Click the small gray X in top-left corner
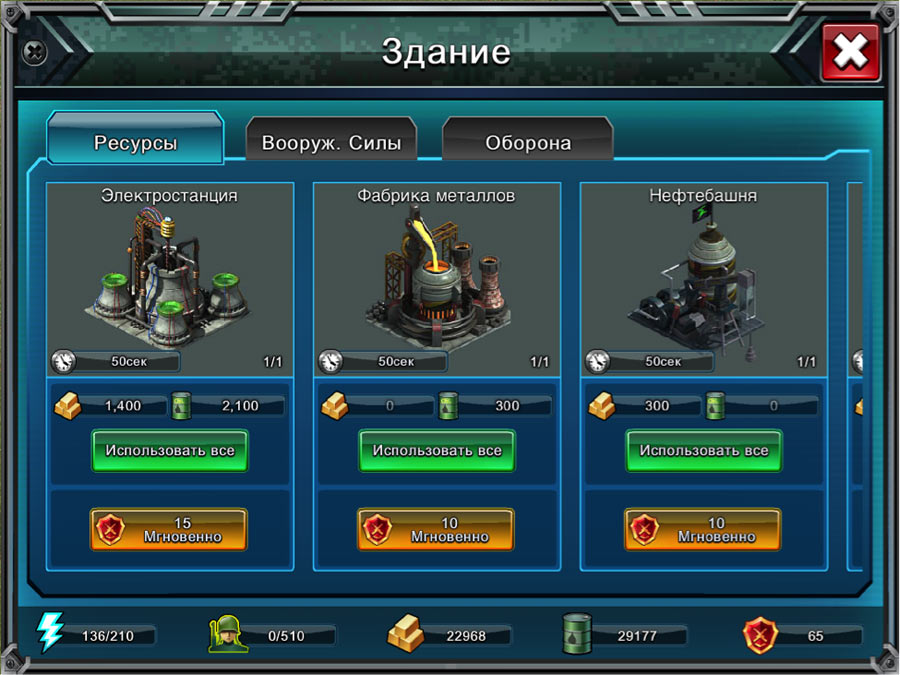900x675 pixels. click(x=35, y=50)
